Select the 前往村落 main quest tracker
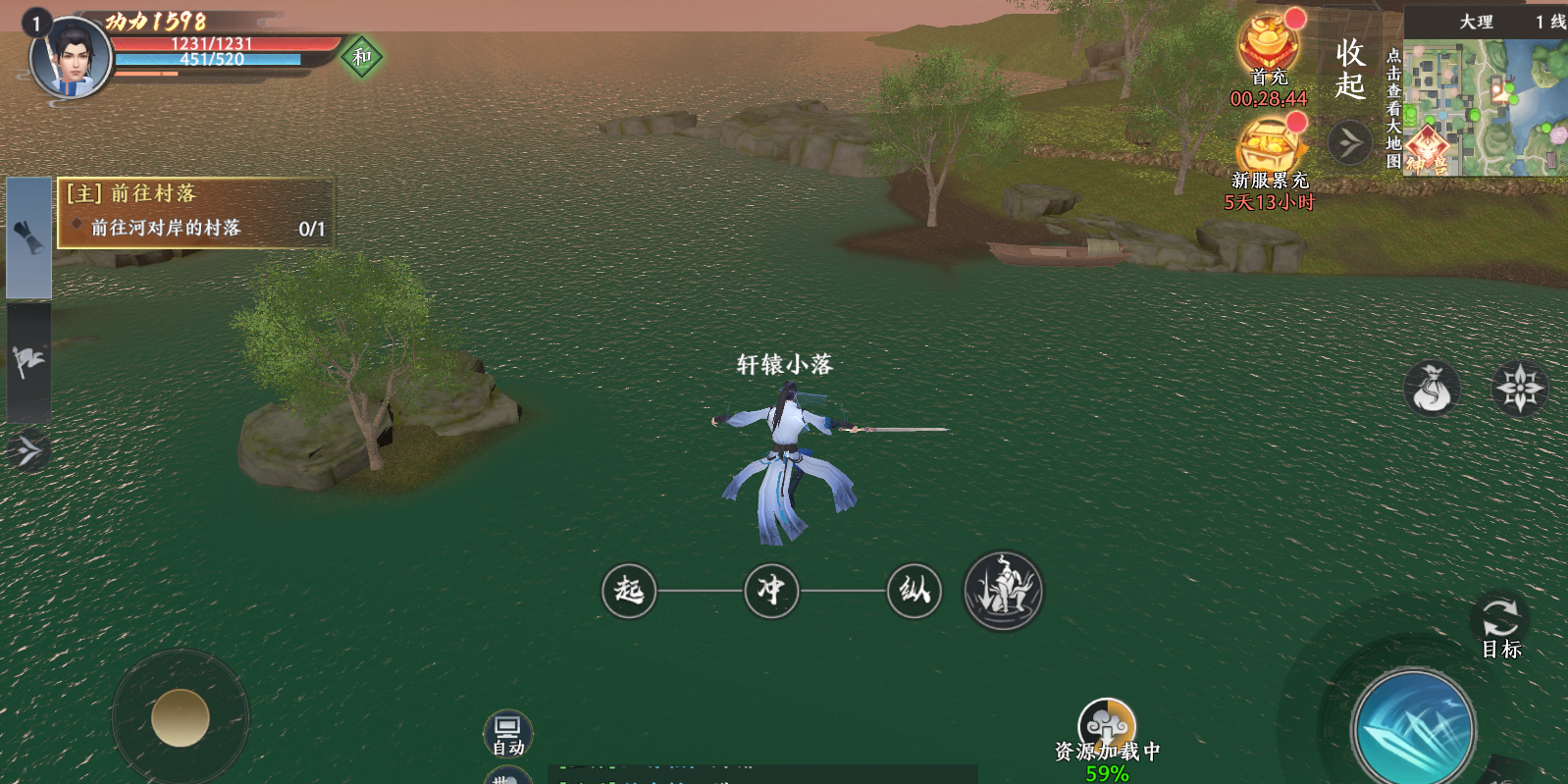 [x=194, y=212]
